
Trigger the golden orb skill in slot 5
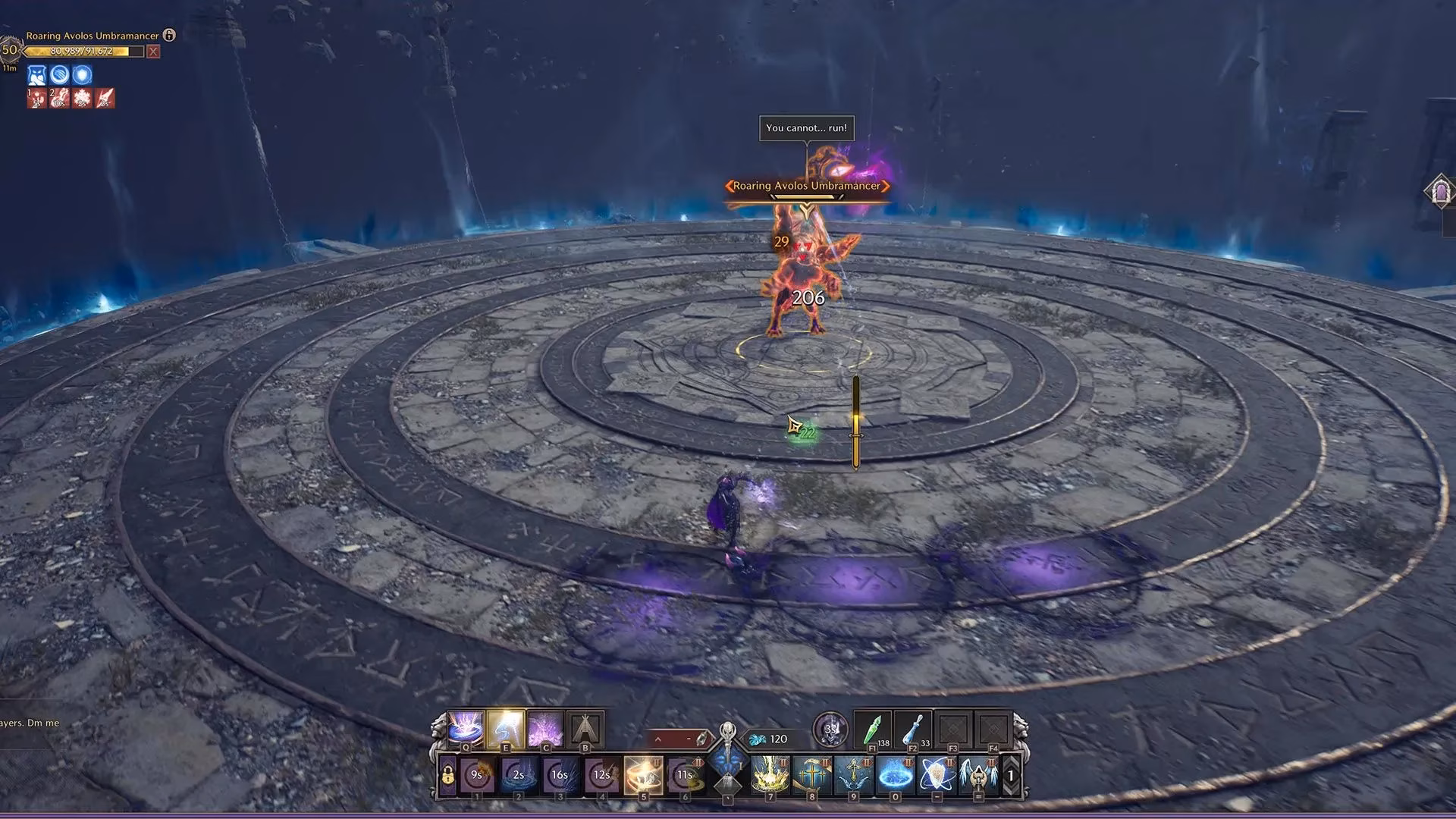644,775
